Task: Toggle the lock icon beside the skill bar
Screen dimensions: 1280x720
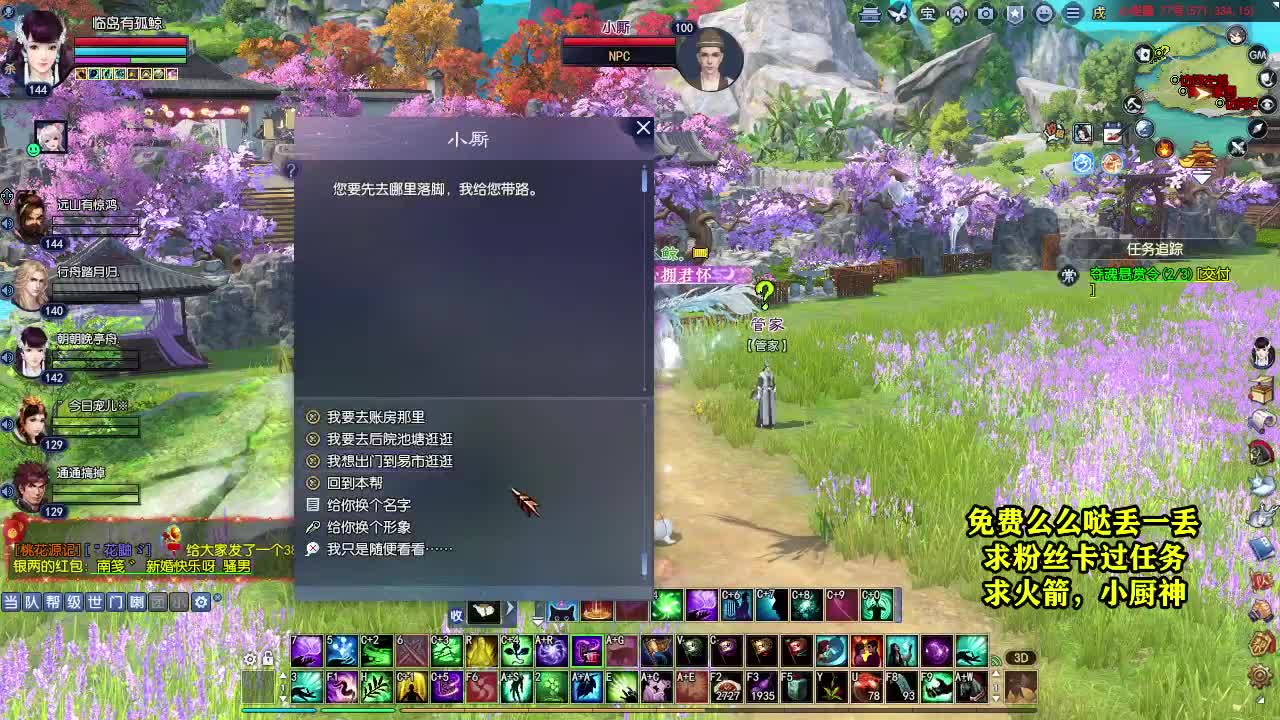Action: point(267,658)
